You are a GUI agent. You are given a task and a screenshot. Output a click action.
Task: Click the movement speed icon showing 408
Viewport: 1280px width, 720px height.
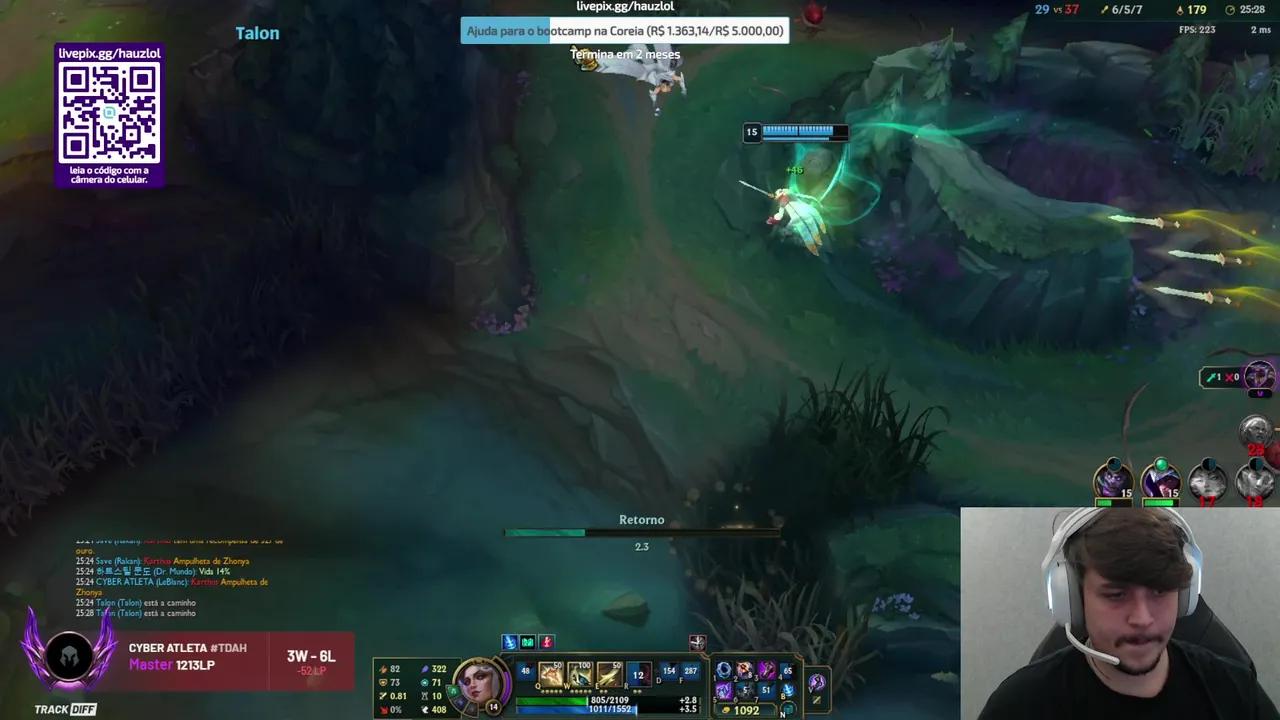point(425,709)
